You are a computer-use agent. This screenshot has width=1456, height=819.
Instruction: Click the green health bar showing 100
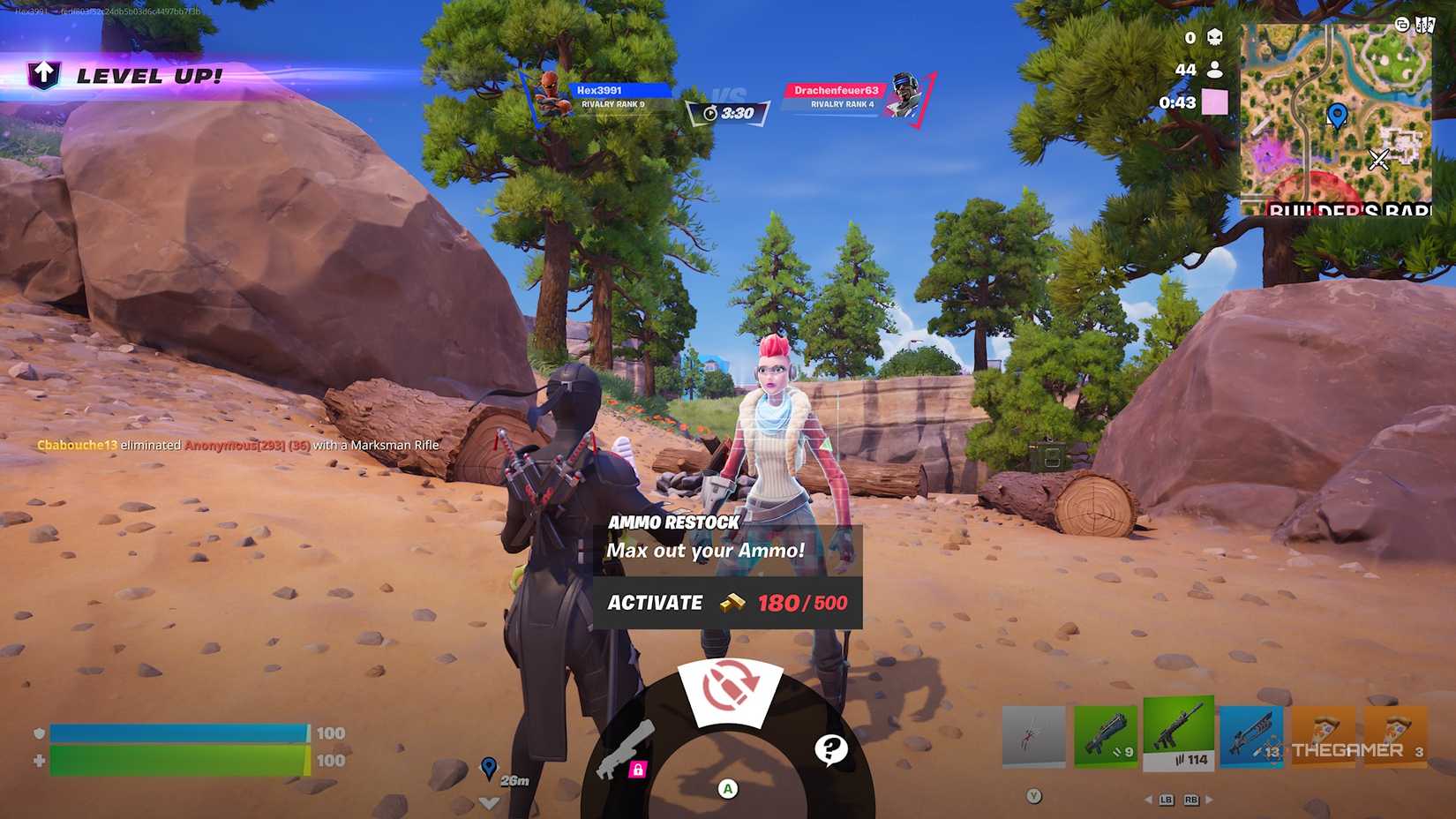[176, 759]
